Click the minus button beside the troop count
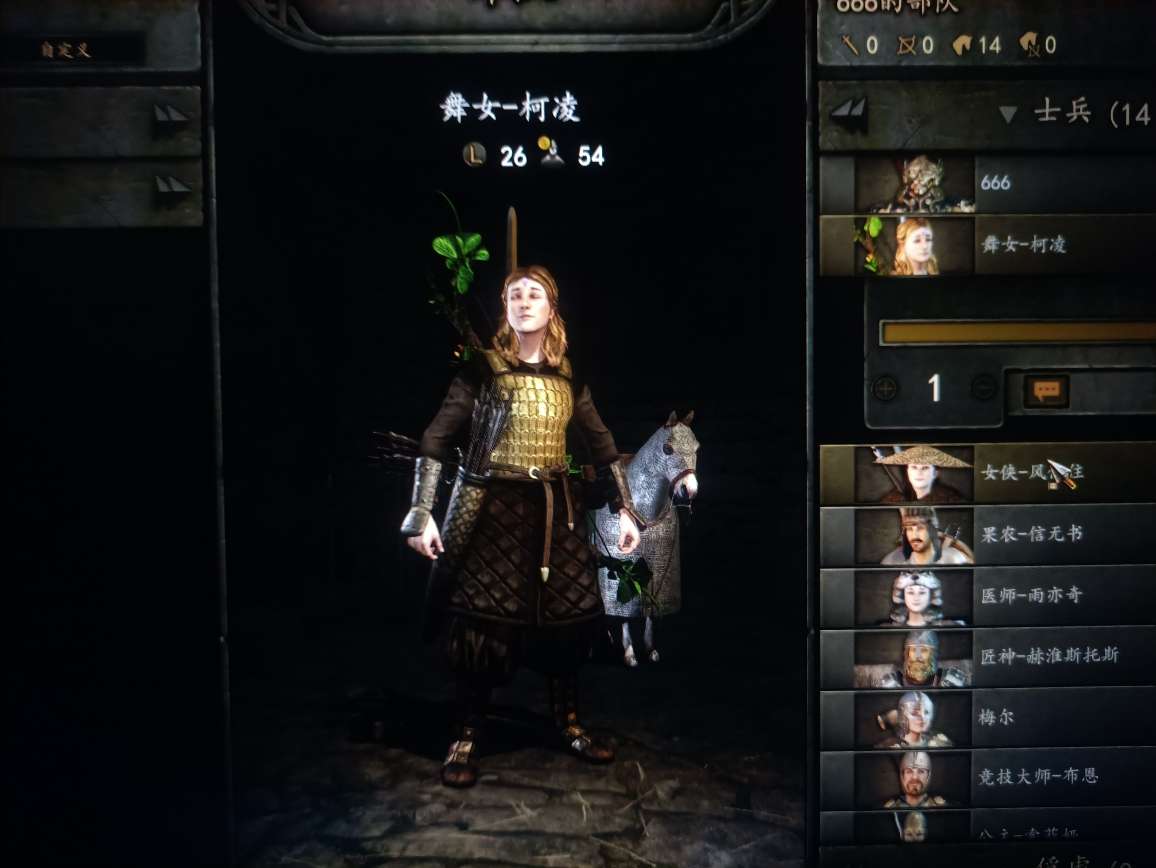The height and width of the screenshot is (868, 1156). (x=984, y=388)
